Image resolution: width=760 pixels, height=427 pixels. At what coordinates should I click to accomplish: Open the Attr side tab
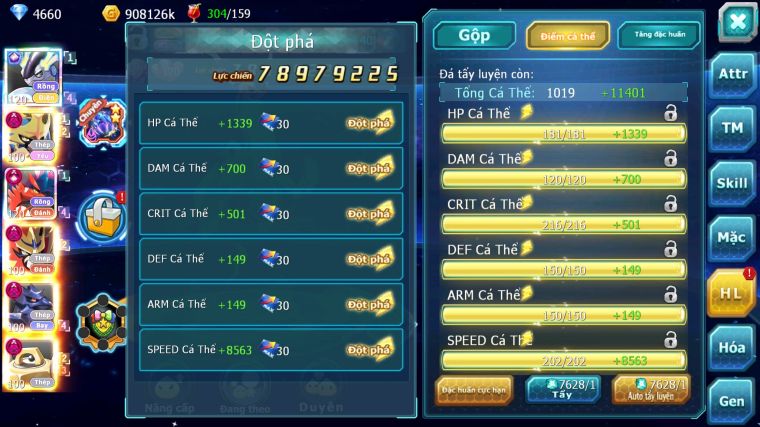(733, 74)
